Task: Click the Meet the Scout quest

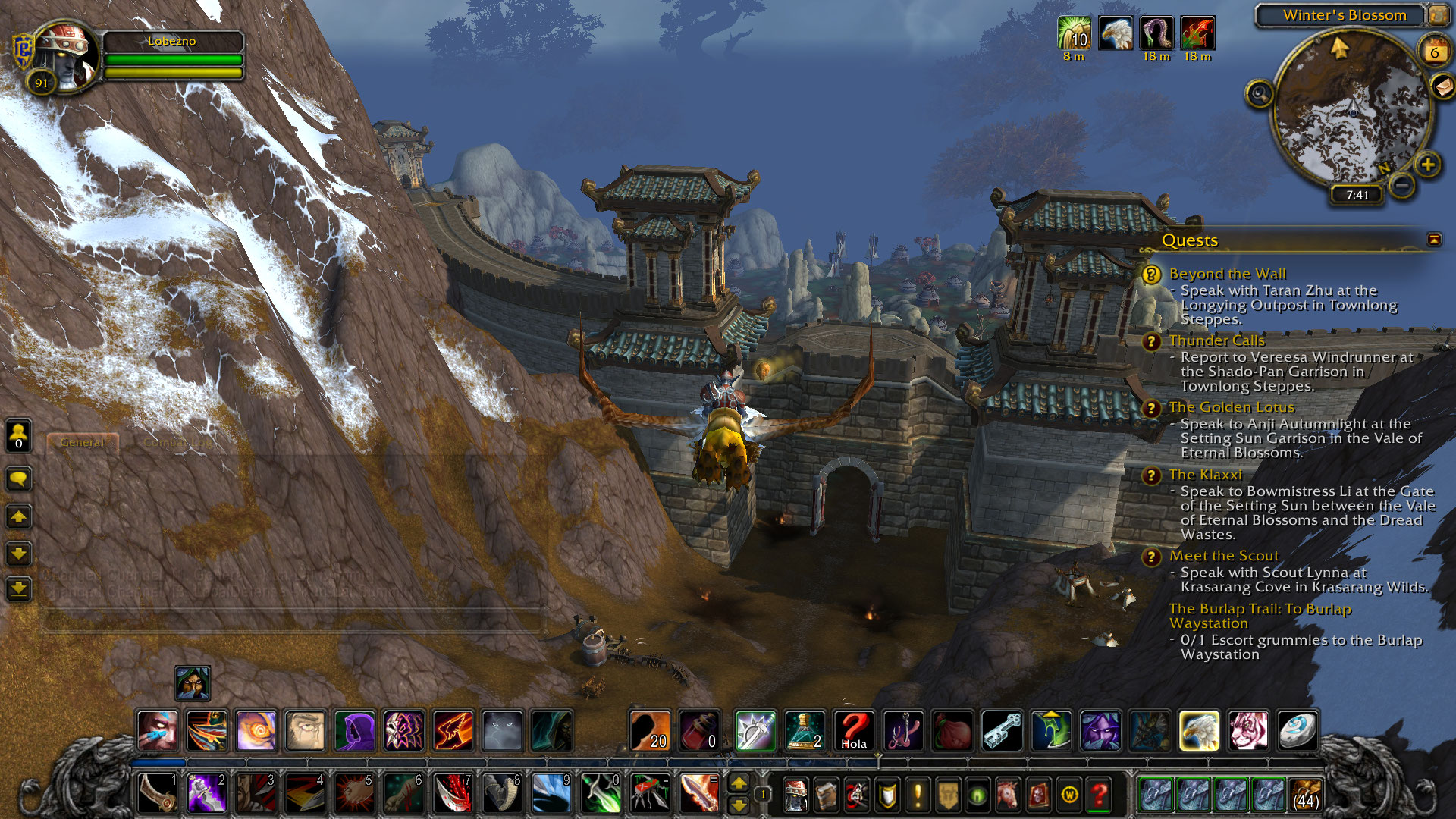Action: (x=1223, y=556)
